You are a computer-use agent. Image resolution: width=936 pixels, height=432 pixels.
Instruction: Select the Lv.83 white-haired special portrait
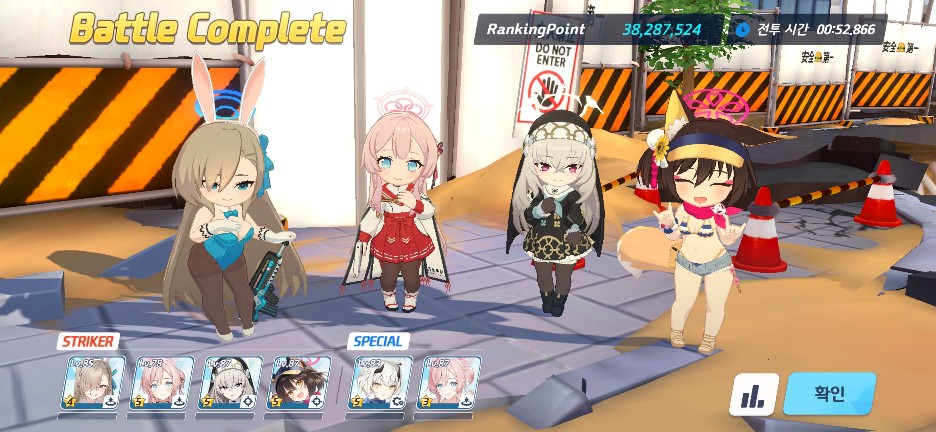coord(379,383)
